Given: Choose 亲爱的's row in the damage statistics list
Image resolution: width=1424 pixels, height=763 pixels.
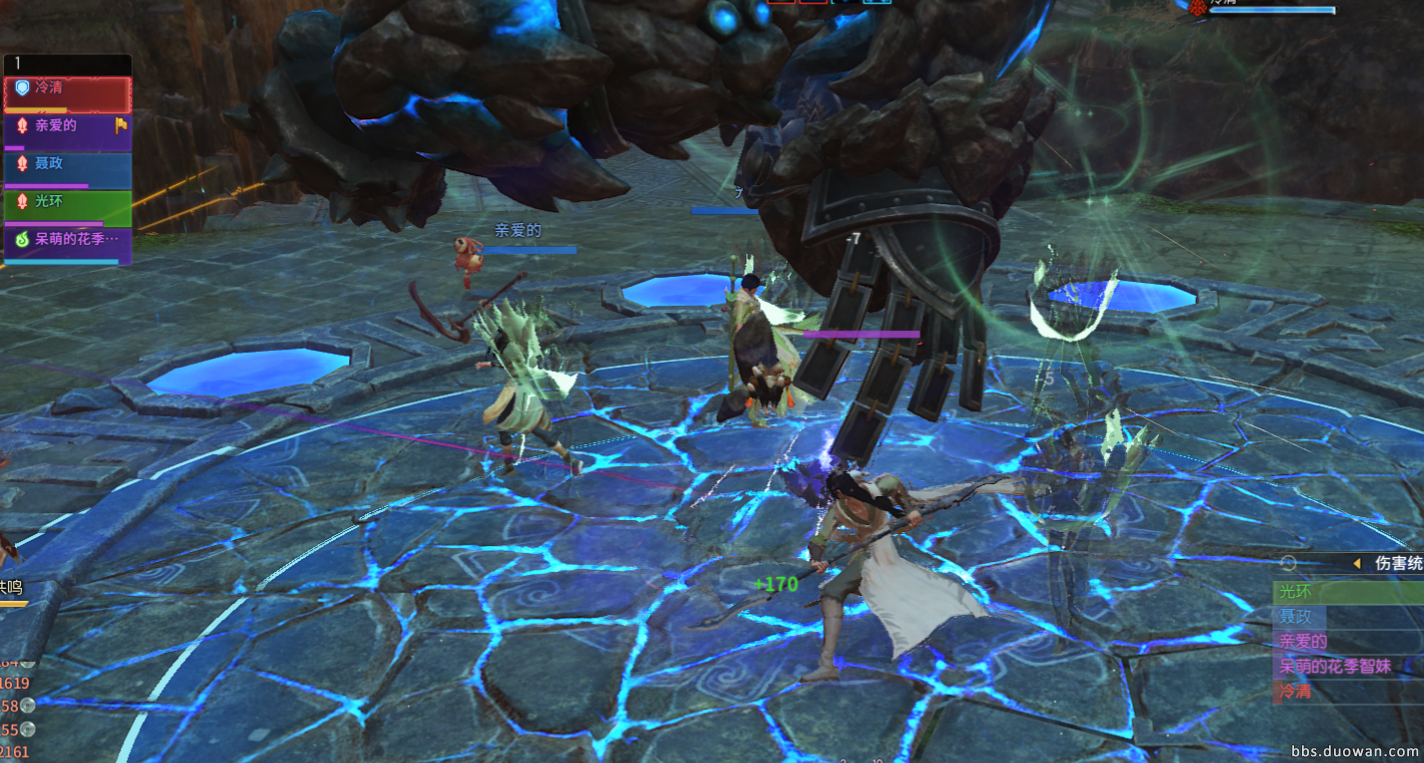Looking at the screenshot, I should click(x=1347, y=642).
